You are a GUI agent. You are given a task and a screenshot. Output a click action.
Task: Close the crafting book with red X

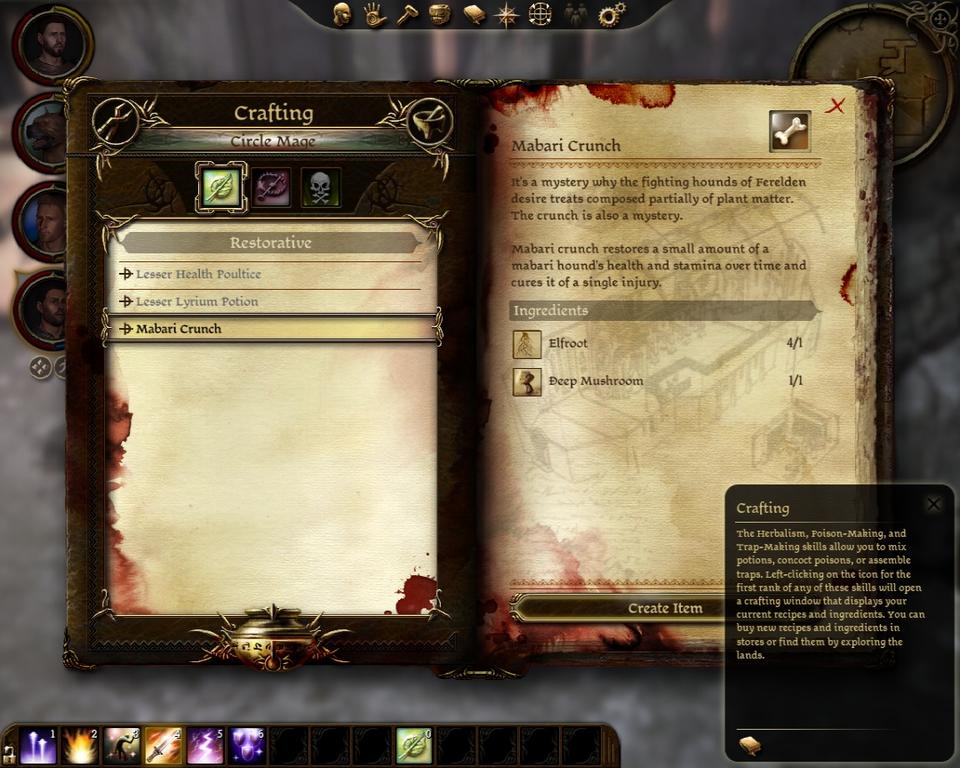coord(835,106)
